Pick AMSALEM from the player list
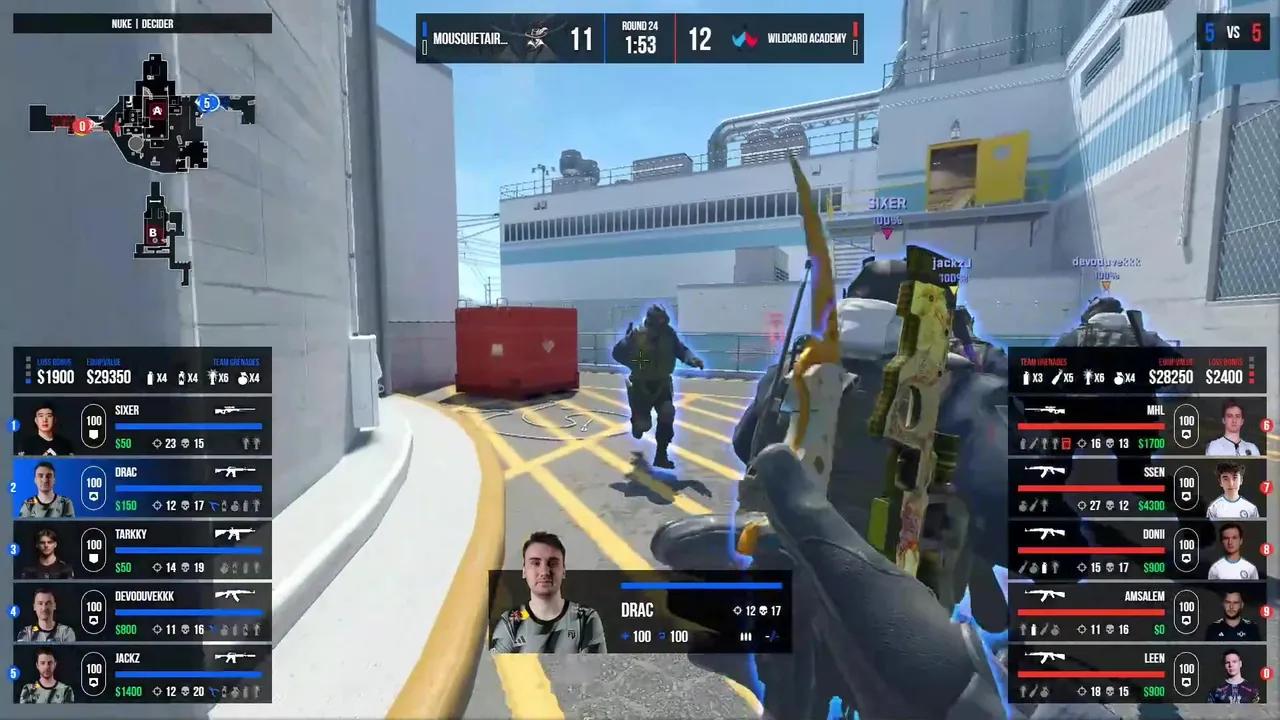The height and width of the screenshot is (720, 1280). click(x=1136, y=611)
